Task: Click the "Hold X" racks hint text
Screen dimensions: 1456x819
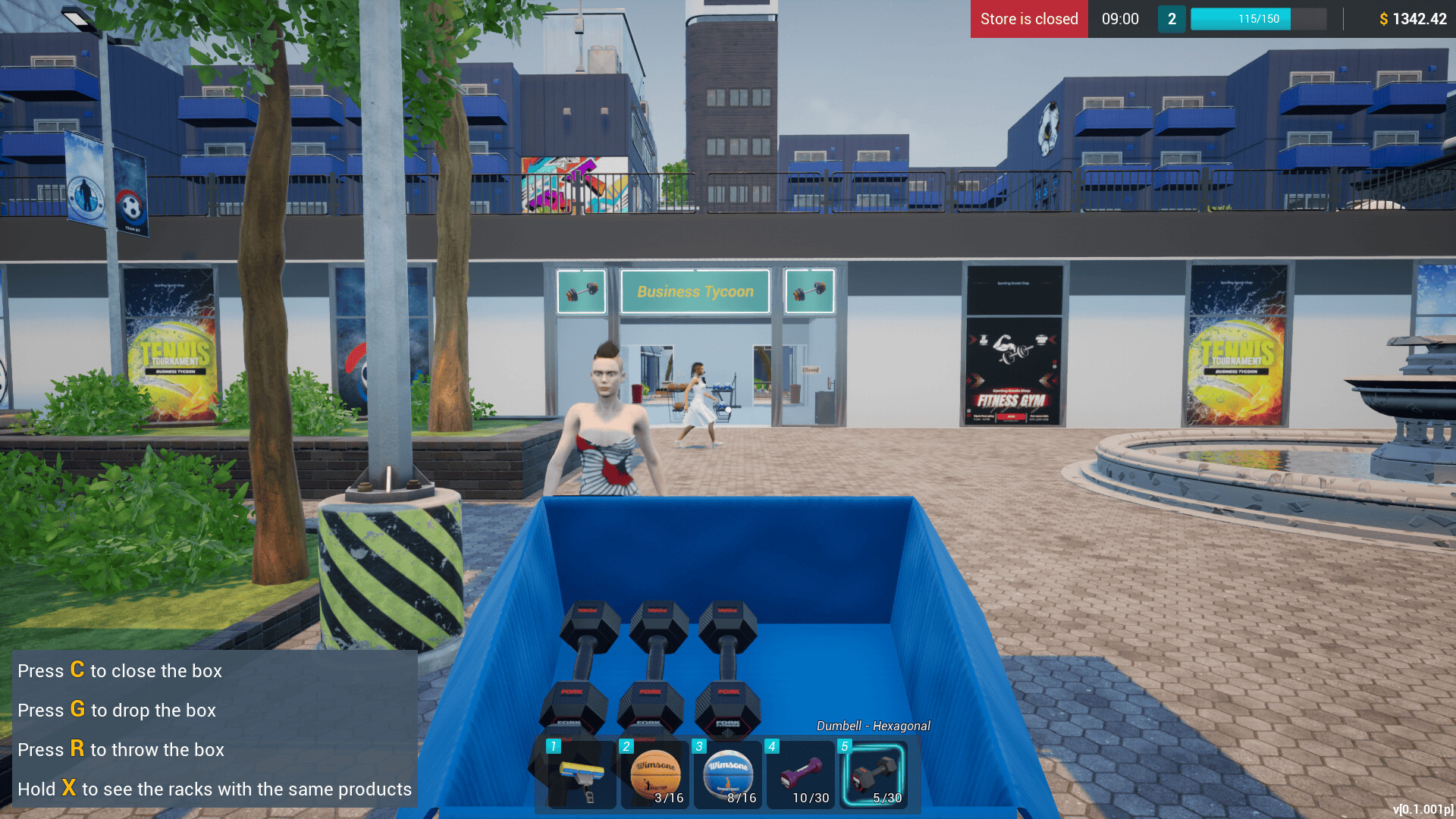Action: coord(215,789)
